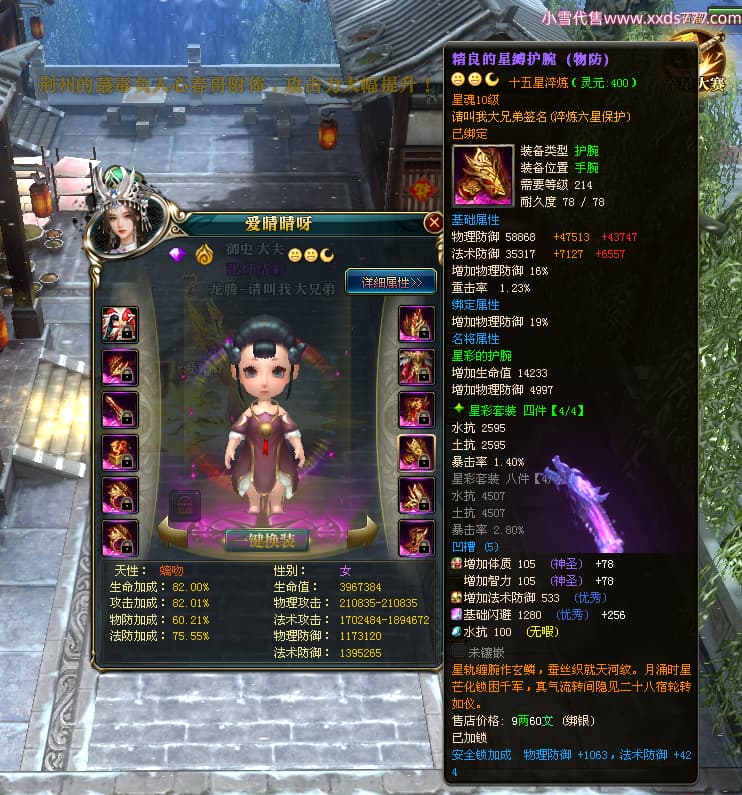Choose the top-left white and red equipment slot
Image resolution: width=742 pixels, height=795 pixels.
tap(120, 324)
